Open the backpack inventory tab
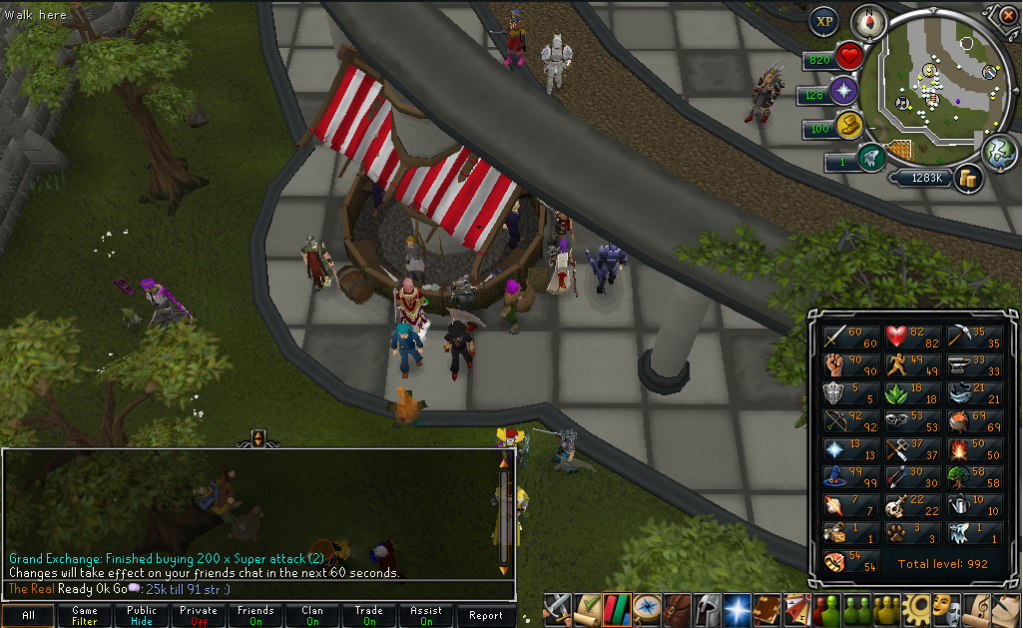The height and width of the screenshot is (628, 1023). pos(679,608)
